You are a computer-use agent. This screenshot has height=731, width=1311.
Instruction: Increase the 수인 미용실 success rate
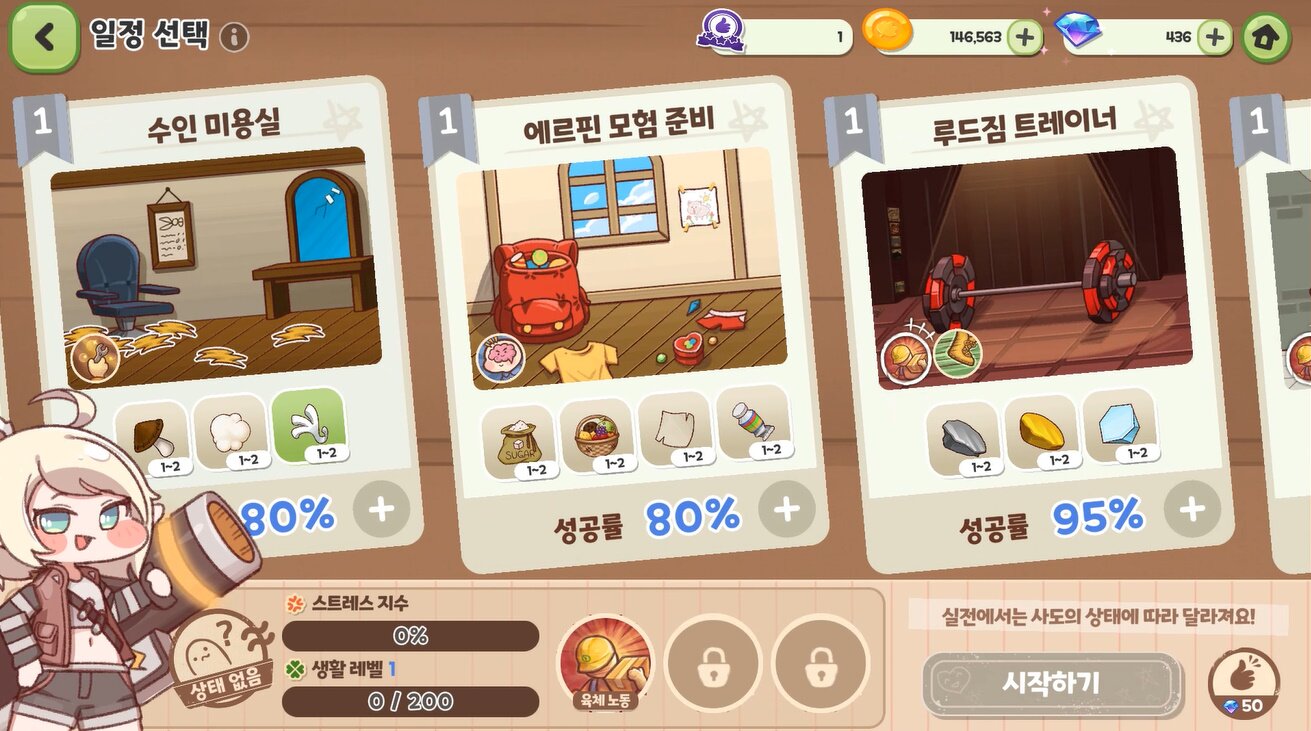tap(381, 510)
